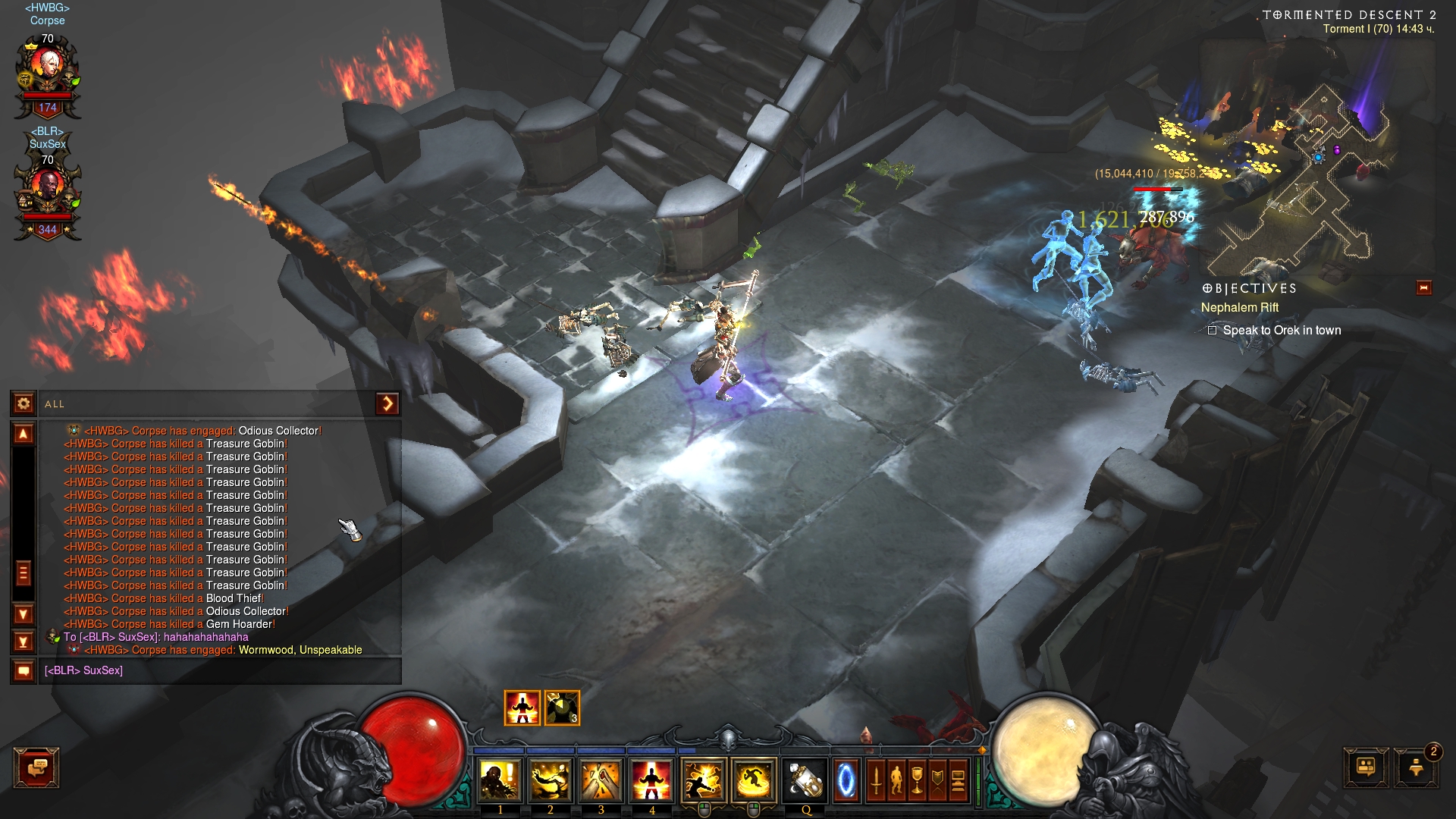Image resolution: width=1456 pixels, height=819 pixels.
Task: Cast the skill in hotbar slot 4
Action: (x=651, y=780)
